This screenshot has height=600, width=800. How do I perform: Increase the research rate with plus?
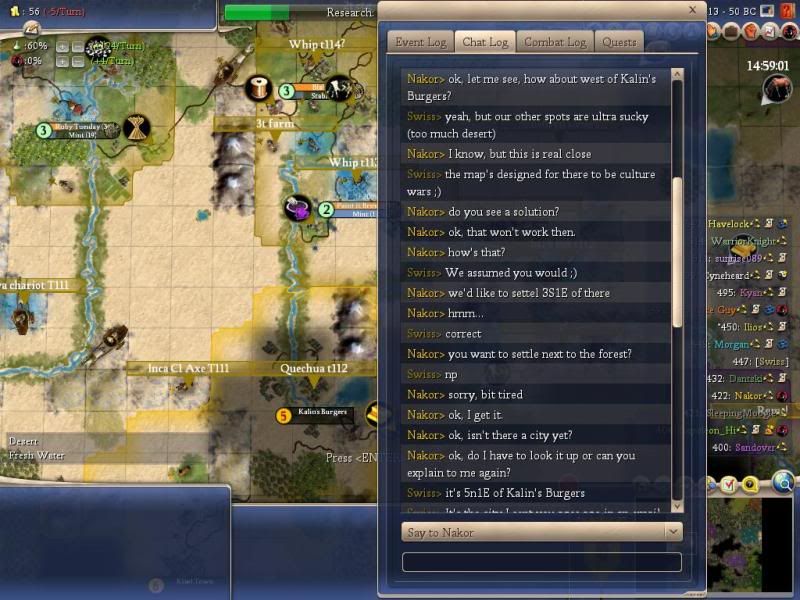tap(62, 46)
